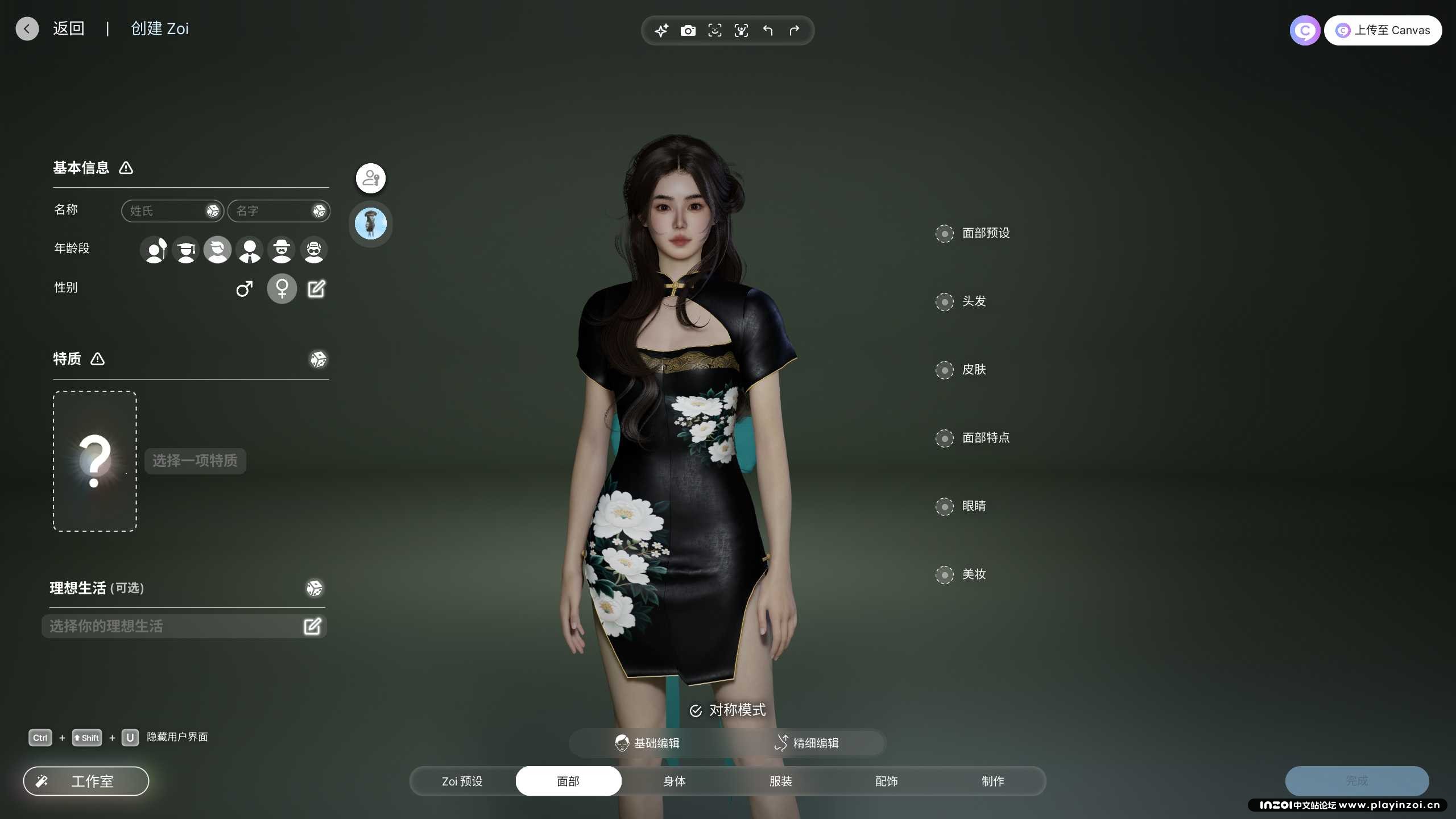Focus the 名字 given name field

[x=271, y=211]
